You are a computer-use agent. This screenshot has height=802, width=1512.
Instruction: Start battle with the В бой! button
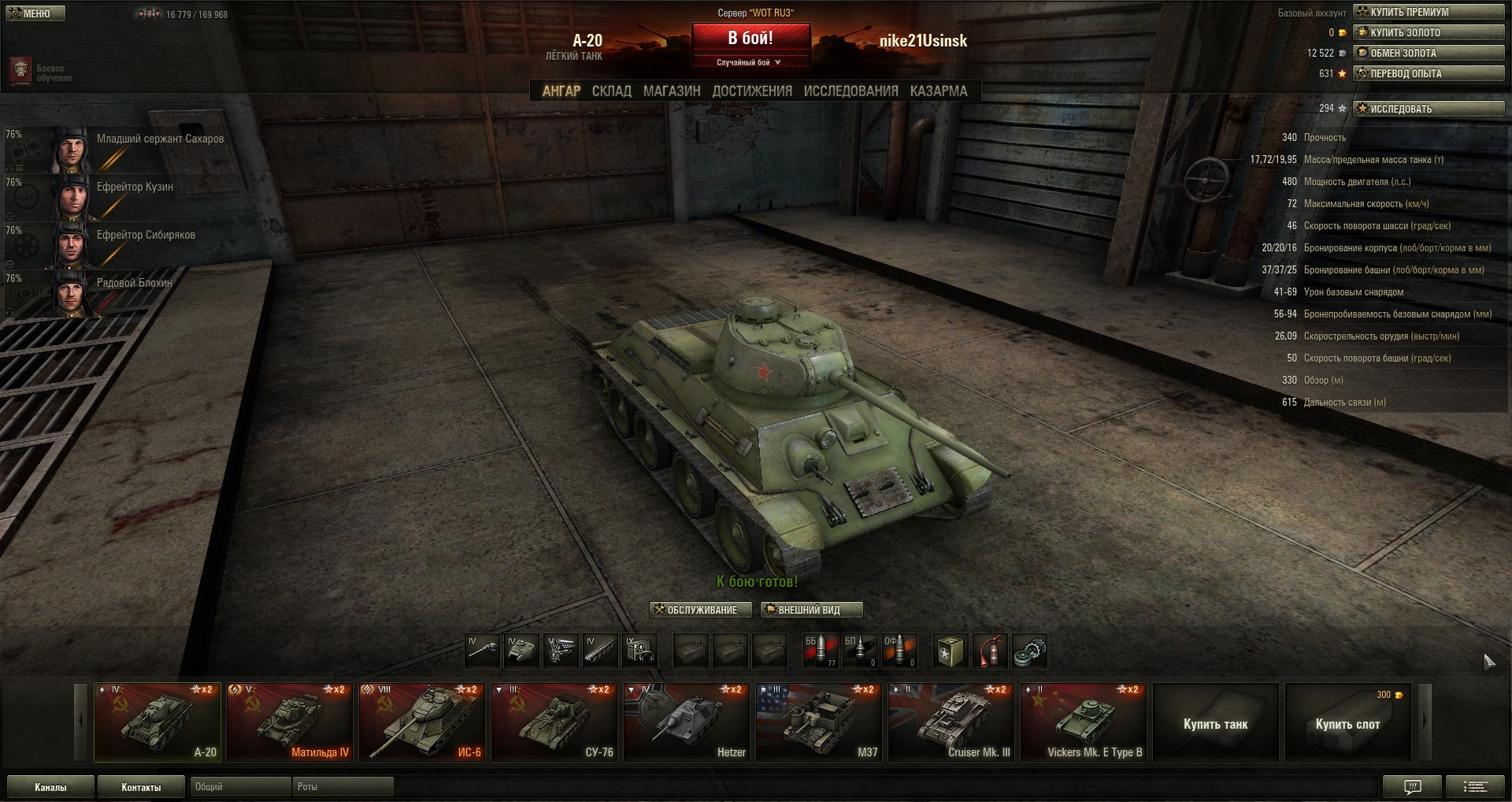pos(750,38)
